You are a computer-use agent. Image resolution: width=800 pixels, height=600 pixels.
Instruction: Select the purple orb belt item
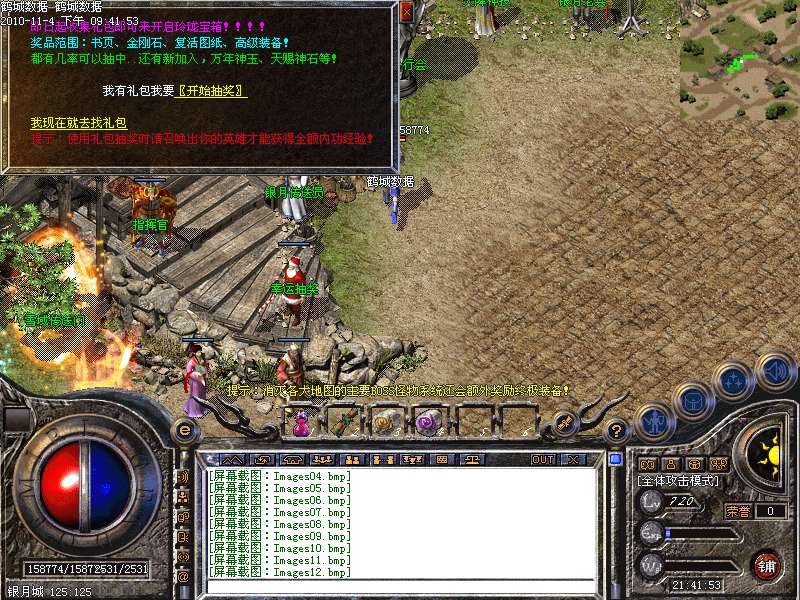point(427,423)
